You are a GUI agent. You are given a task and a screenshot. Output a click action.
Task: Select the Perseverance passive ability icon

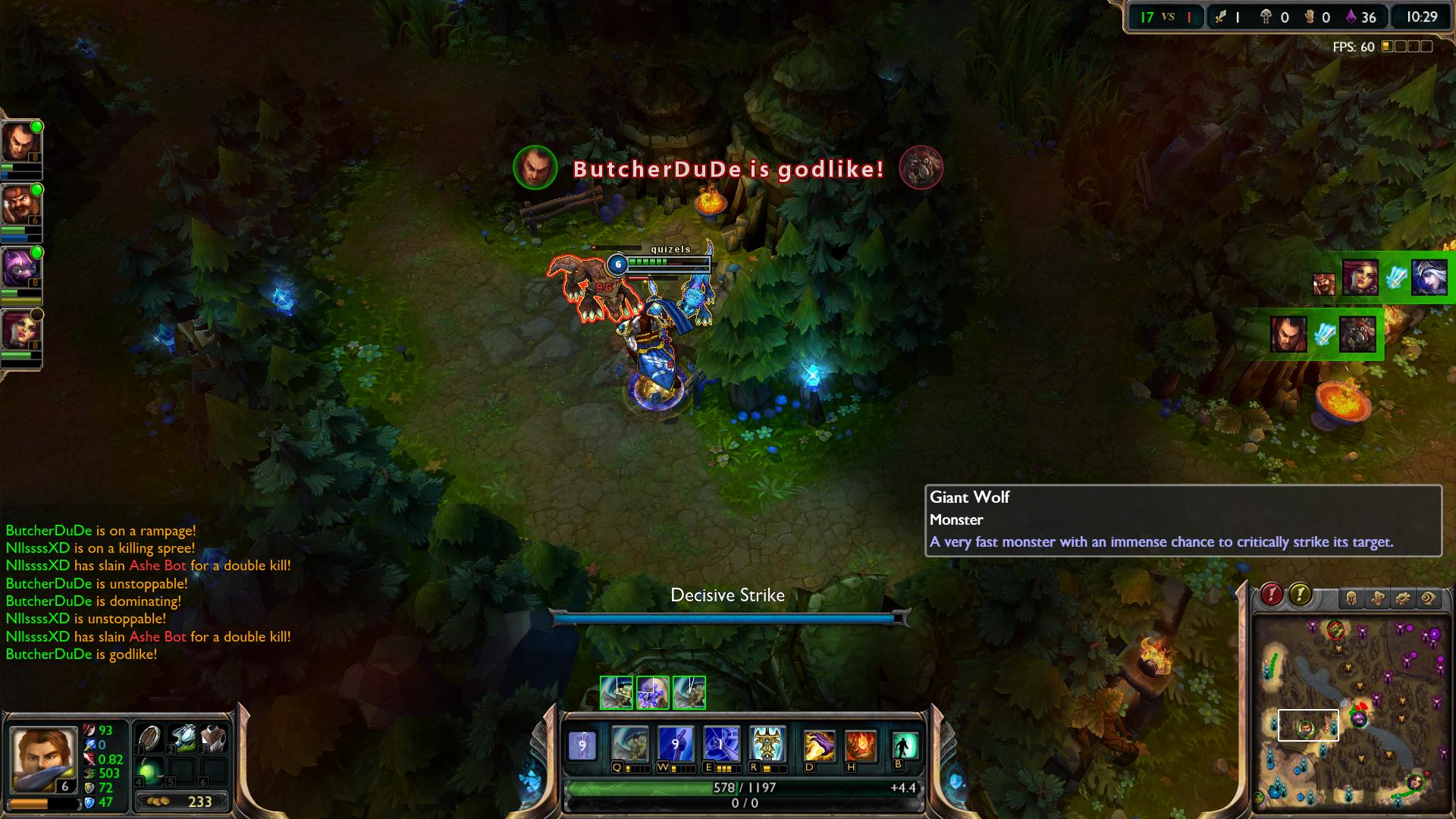pyautogui.click(x=582, y=745)
